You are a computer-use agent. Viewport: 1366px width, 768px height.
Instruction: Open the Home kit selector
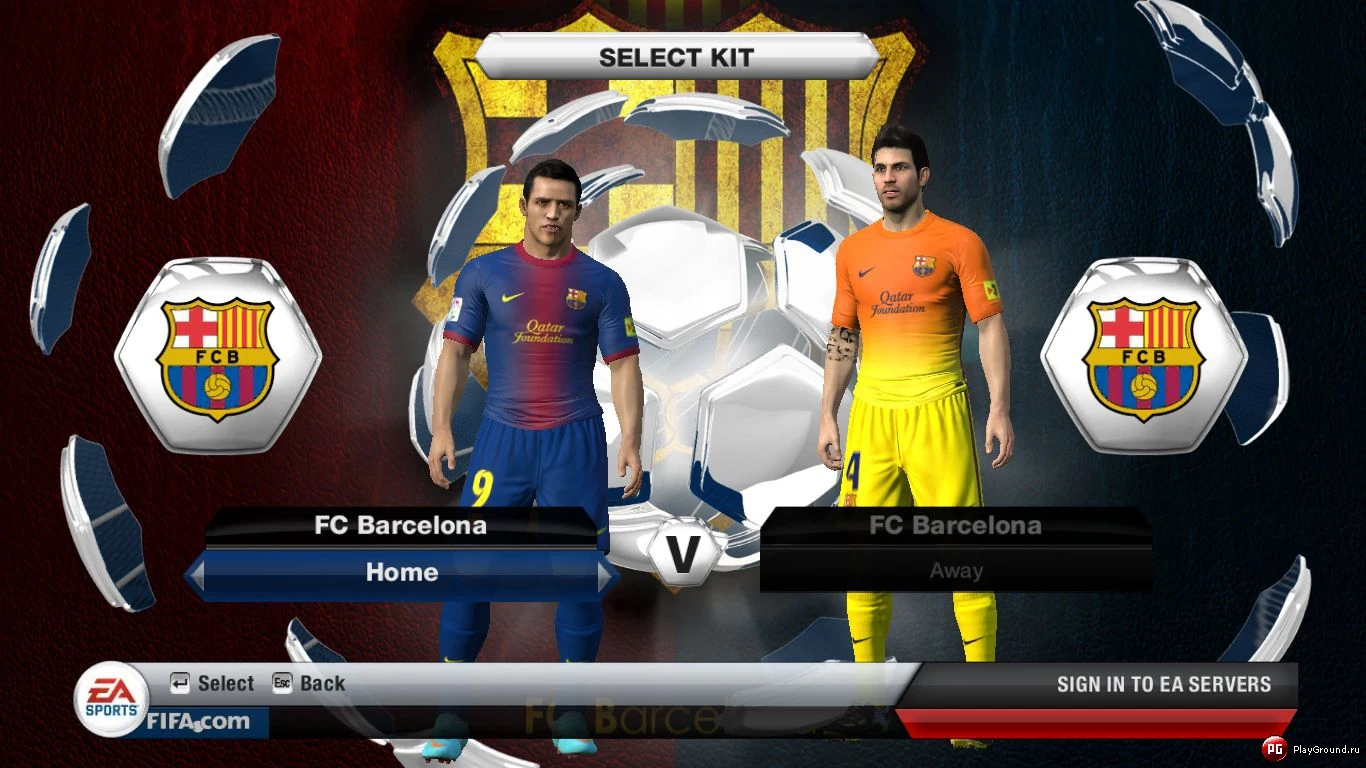[x=400, y=573]
